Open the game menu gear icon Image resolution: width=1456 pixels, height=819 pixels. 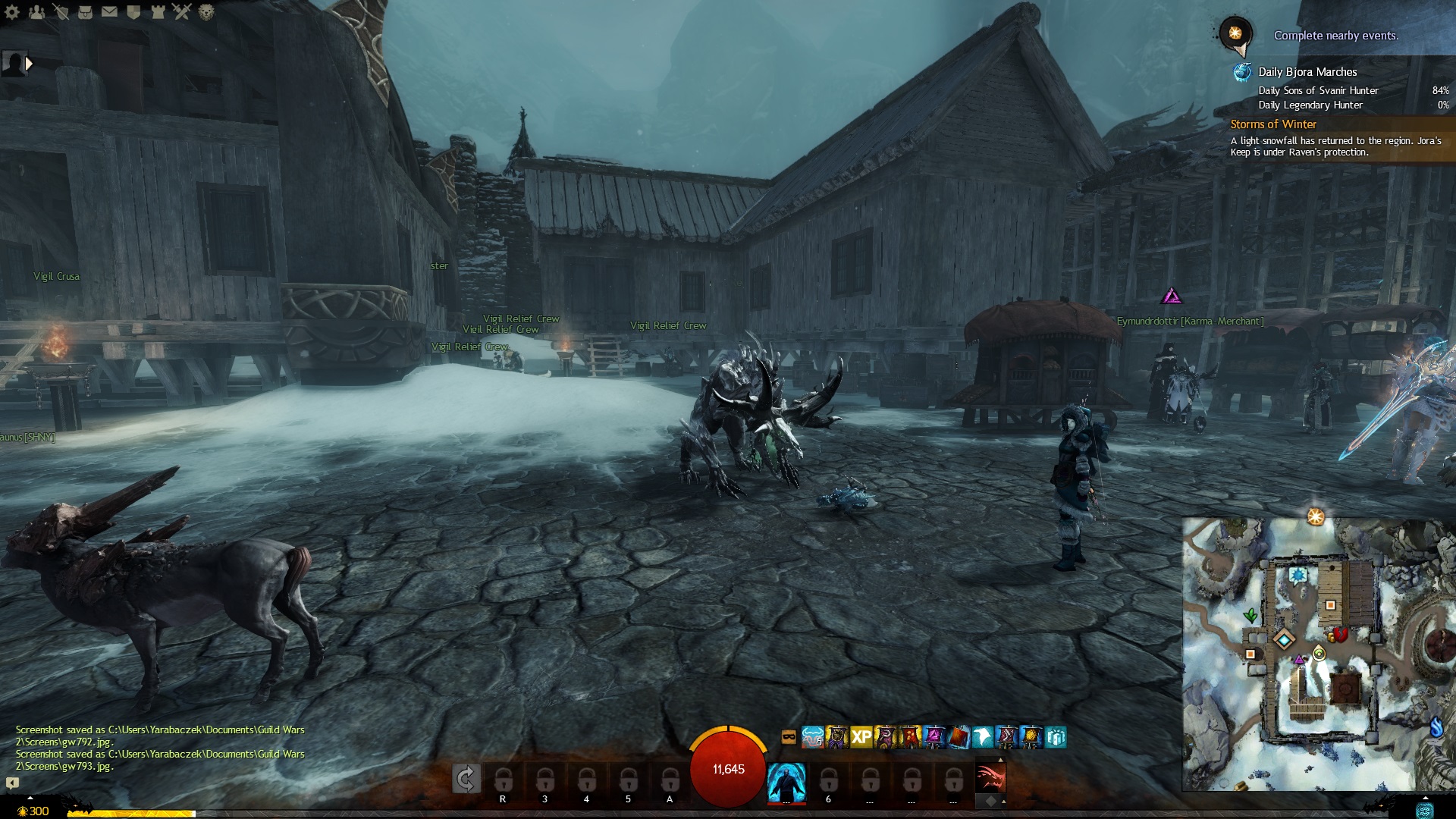click(12, 12)
